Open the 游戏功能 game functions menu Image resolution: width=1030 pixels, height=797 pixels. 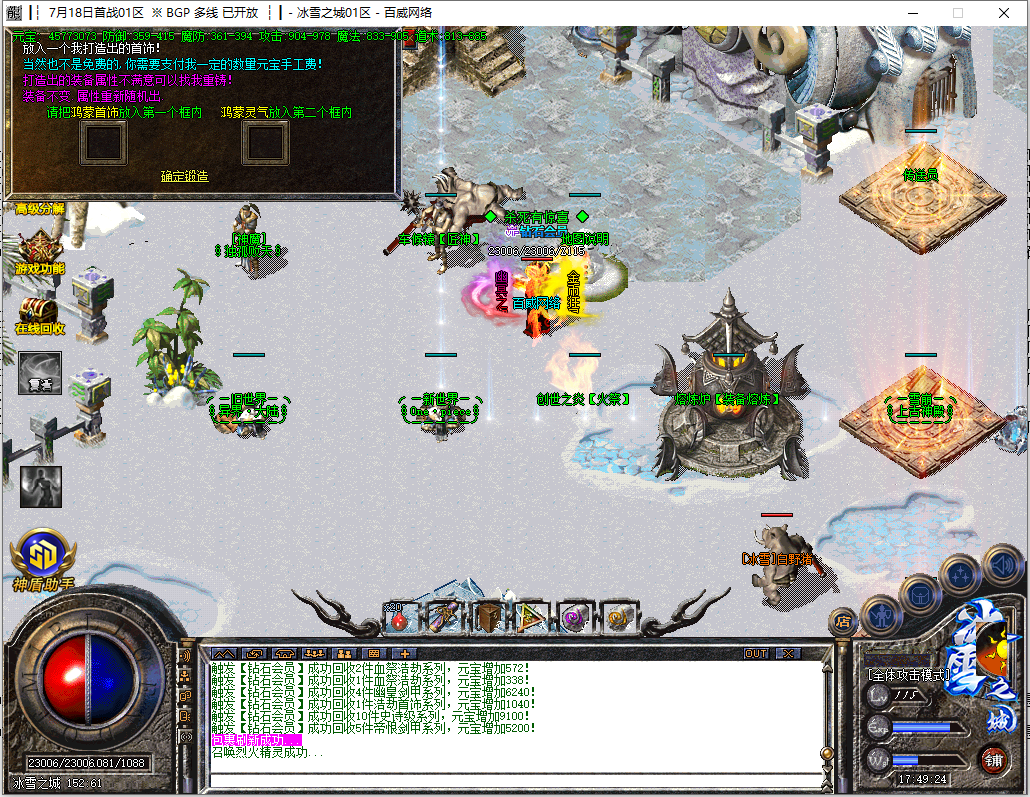tap(40, 252)
